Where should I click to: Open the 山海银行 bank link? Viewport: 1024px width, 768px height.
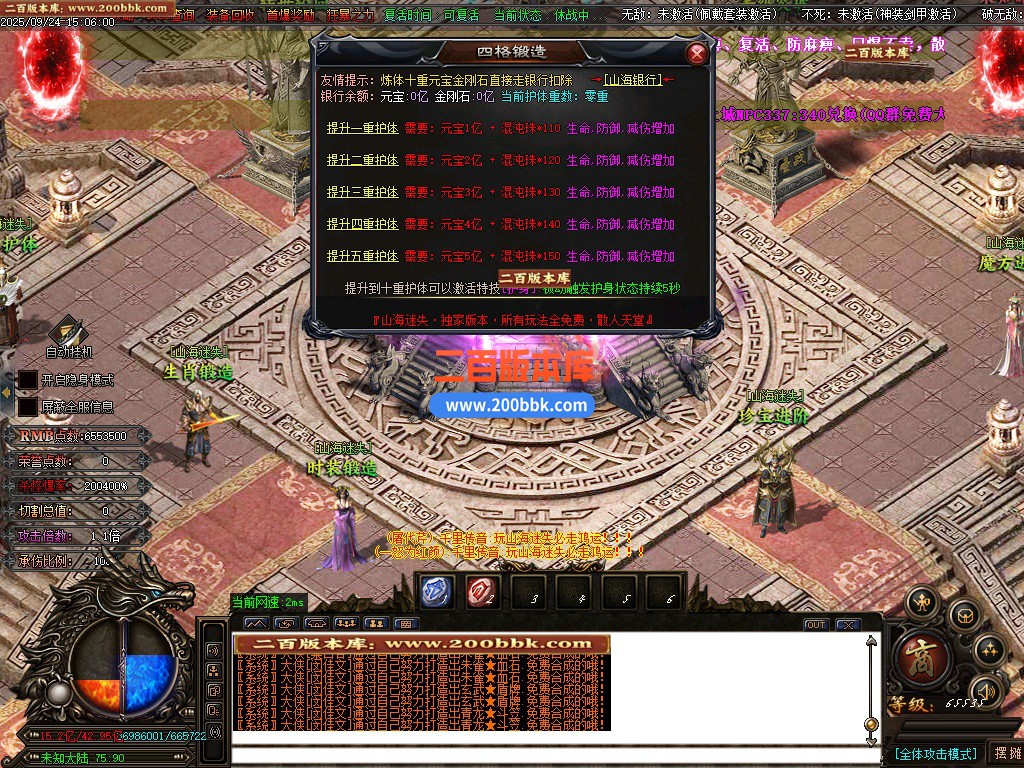pos(633,80)
